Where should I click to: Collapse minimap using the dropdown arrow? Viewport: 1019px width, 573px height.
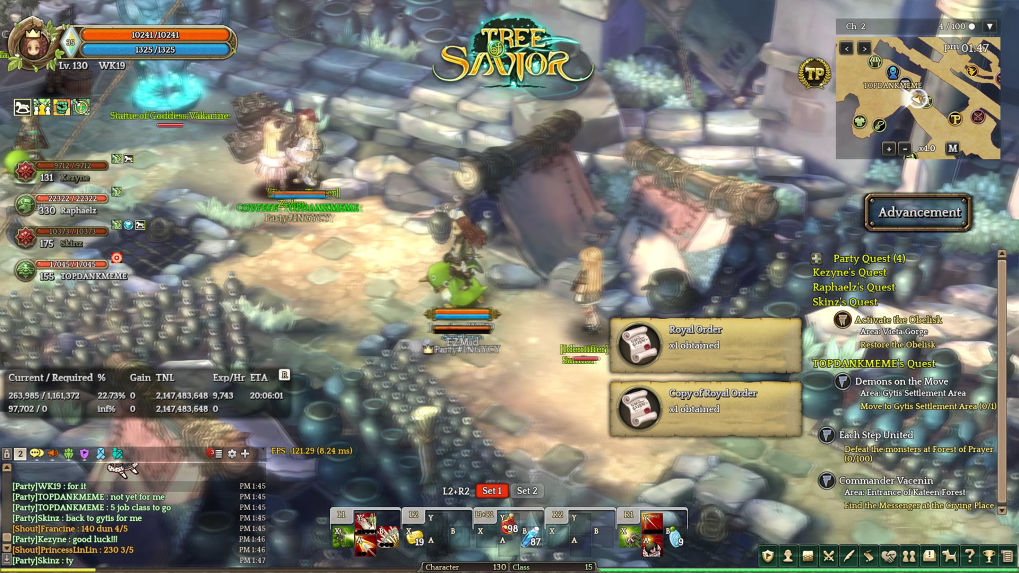990,26
